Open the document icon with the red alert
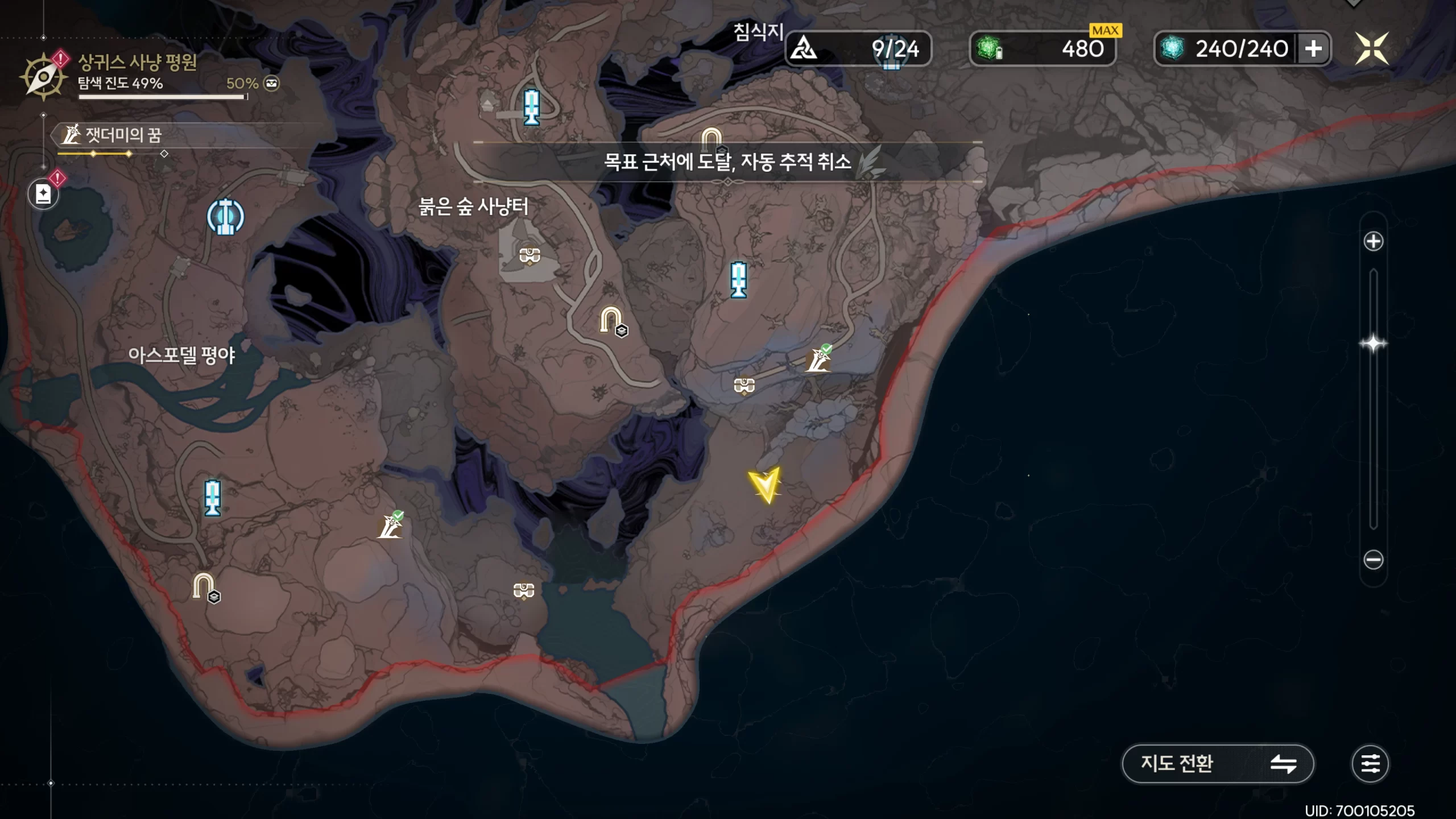Screen dimensions: 1456x819 [x=44, y=194]
